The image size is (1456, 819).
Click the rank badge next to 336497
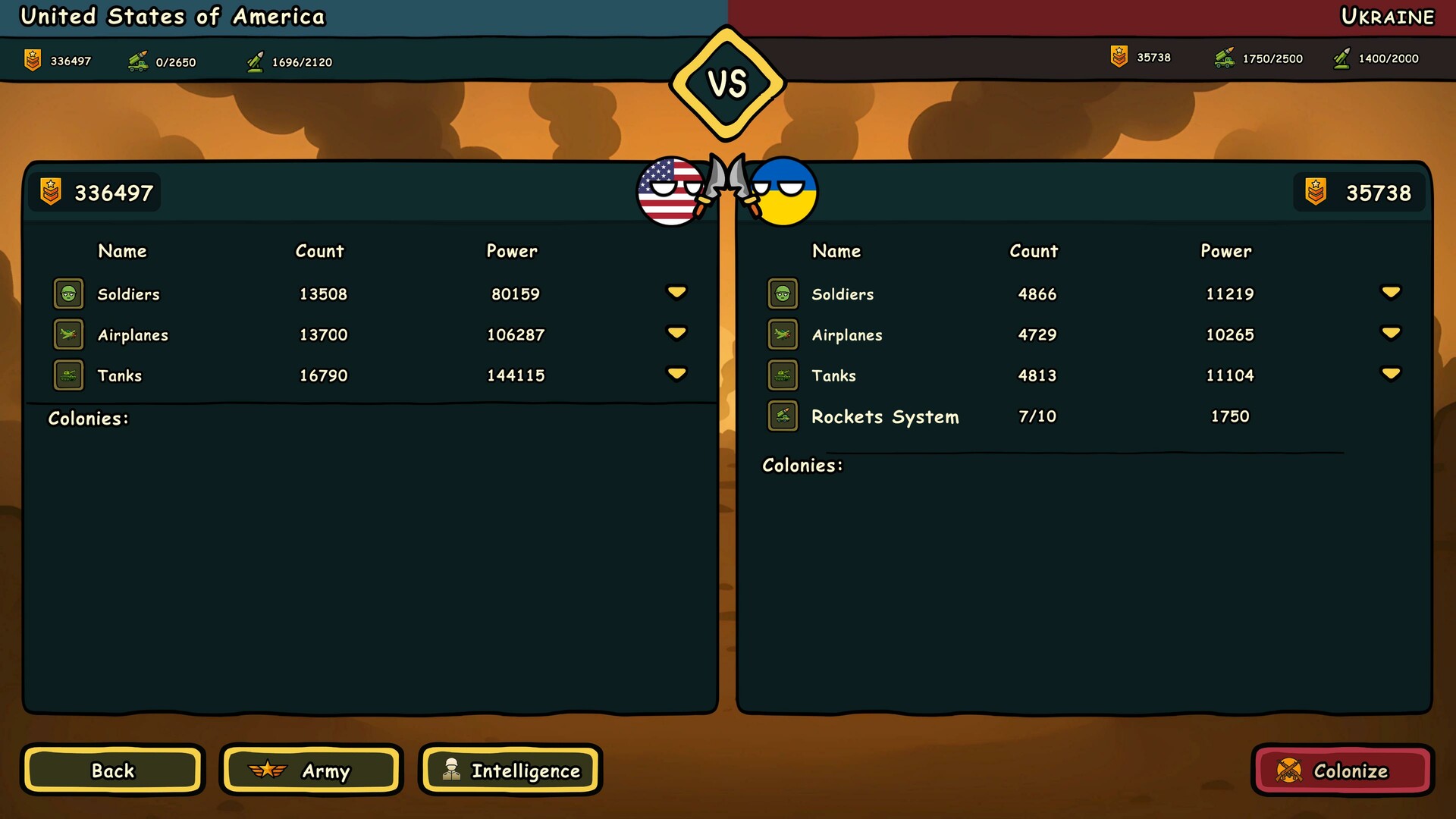coord(52,192)
